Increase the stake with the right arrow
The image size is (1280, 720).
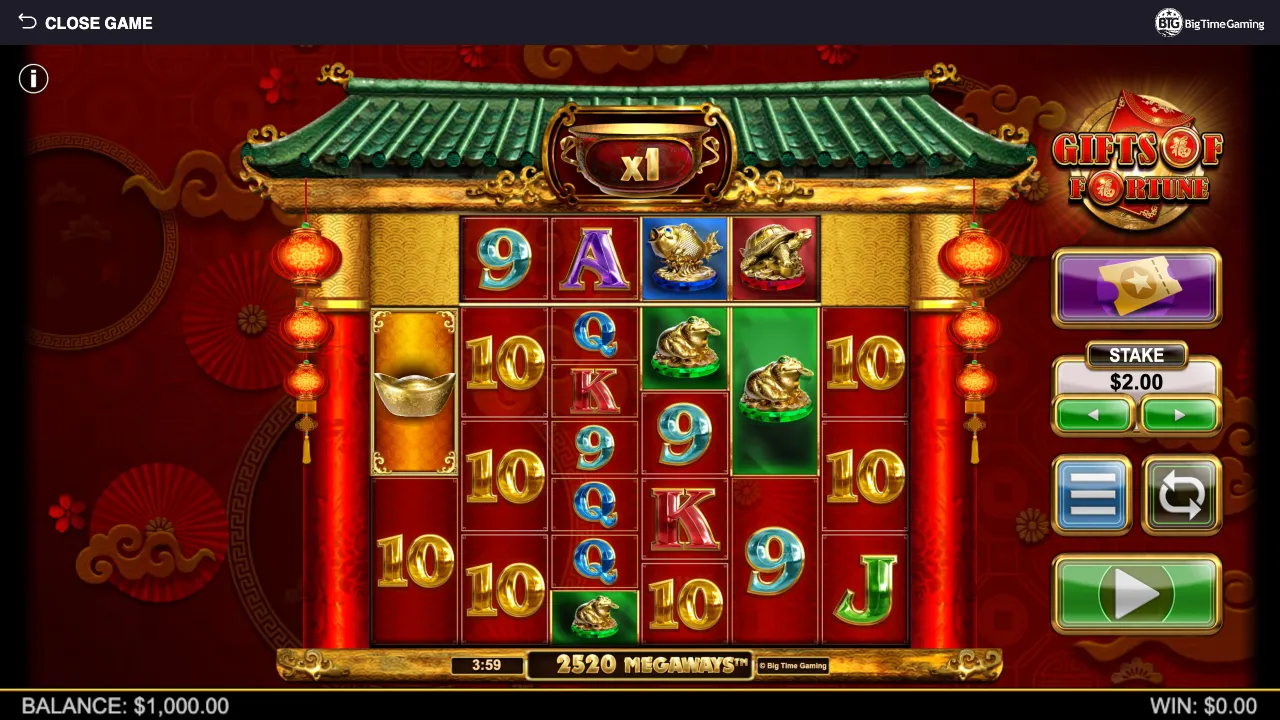(1179, 414)
